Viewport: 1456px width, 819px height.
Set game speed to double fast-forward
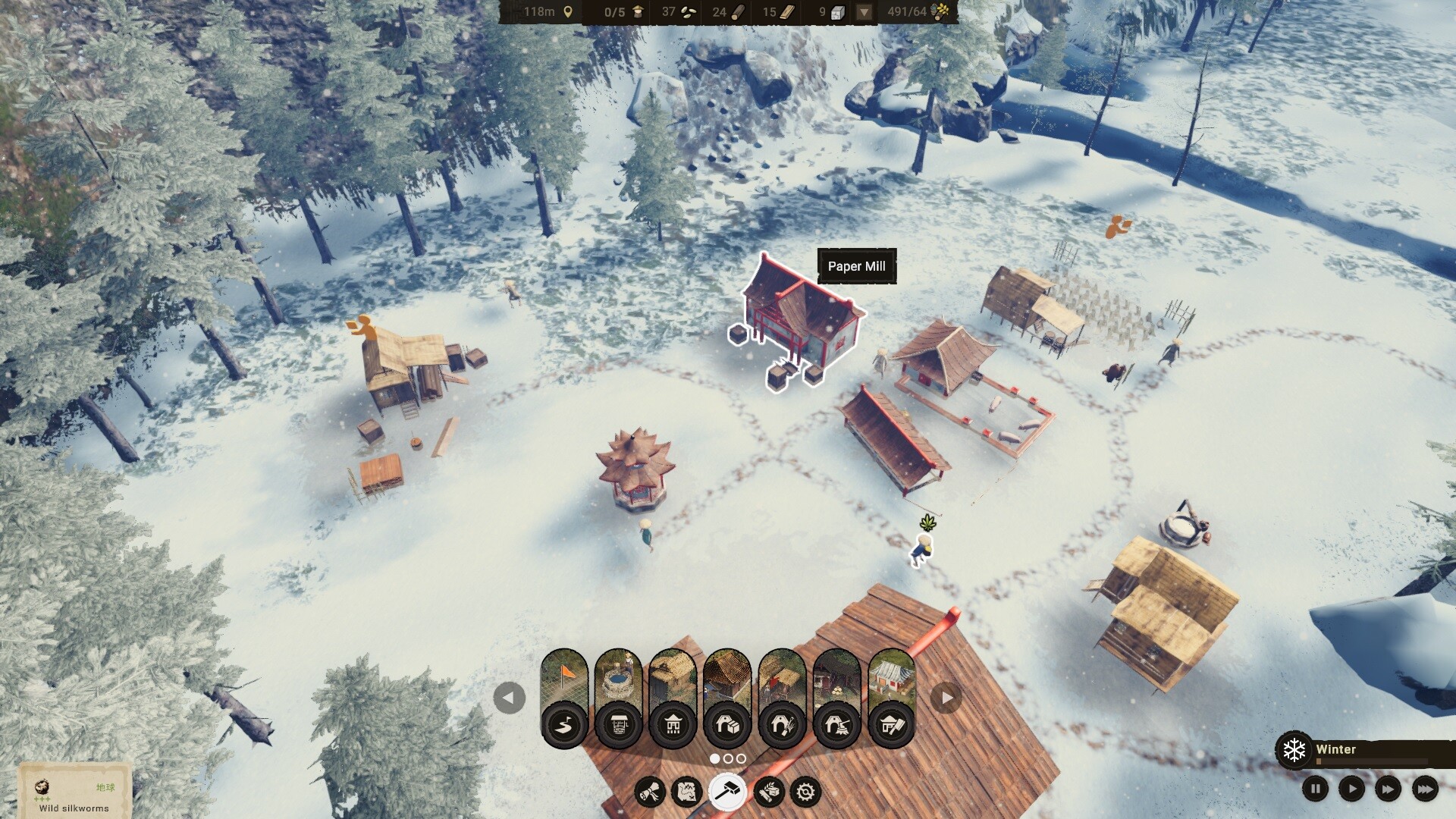pyautogui.click(x=1388, y=789)
